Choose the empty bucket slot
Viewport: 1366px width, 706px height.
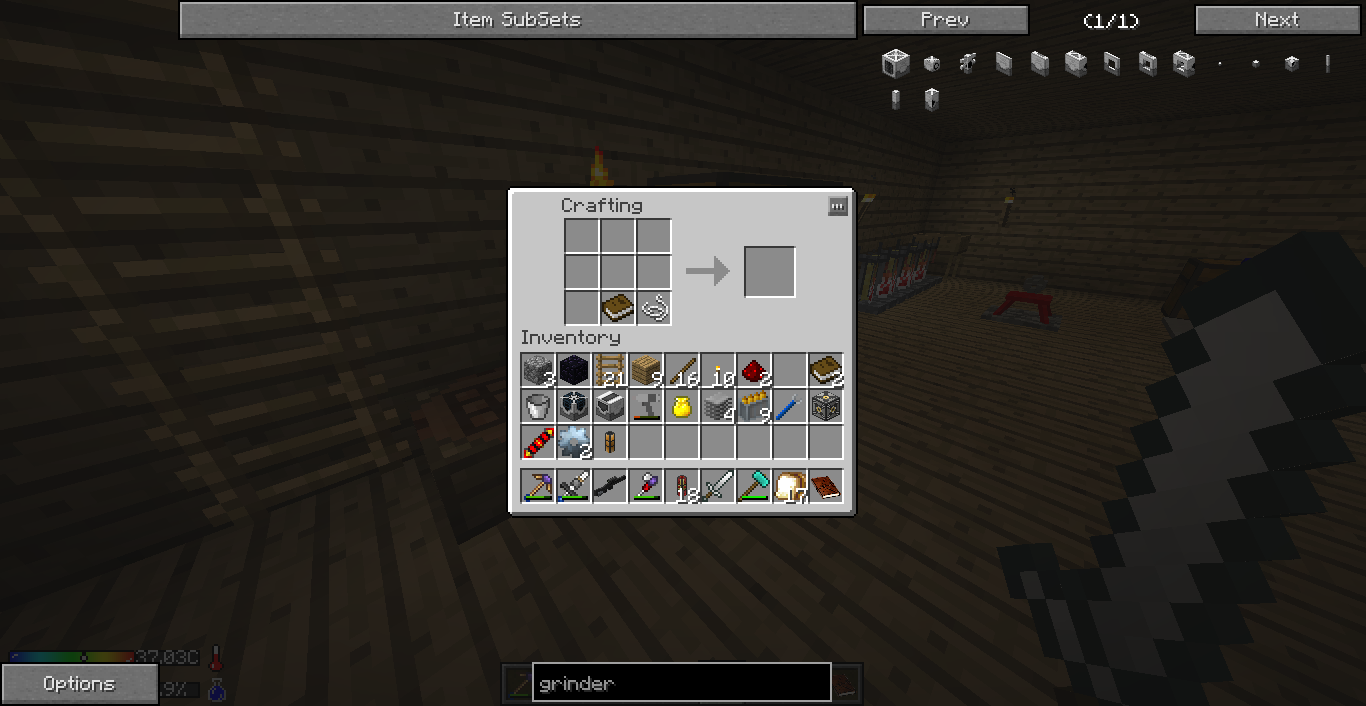538,407
